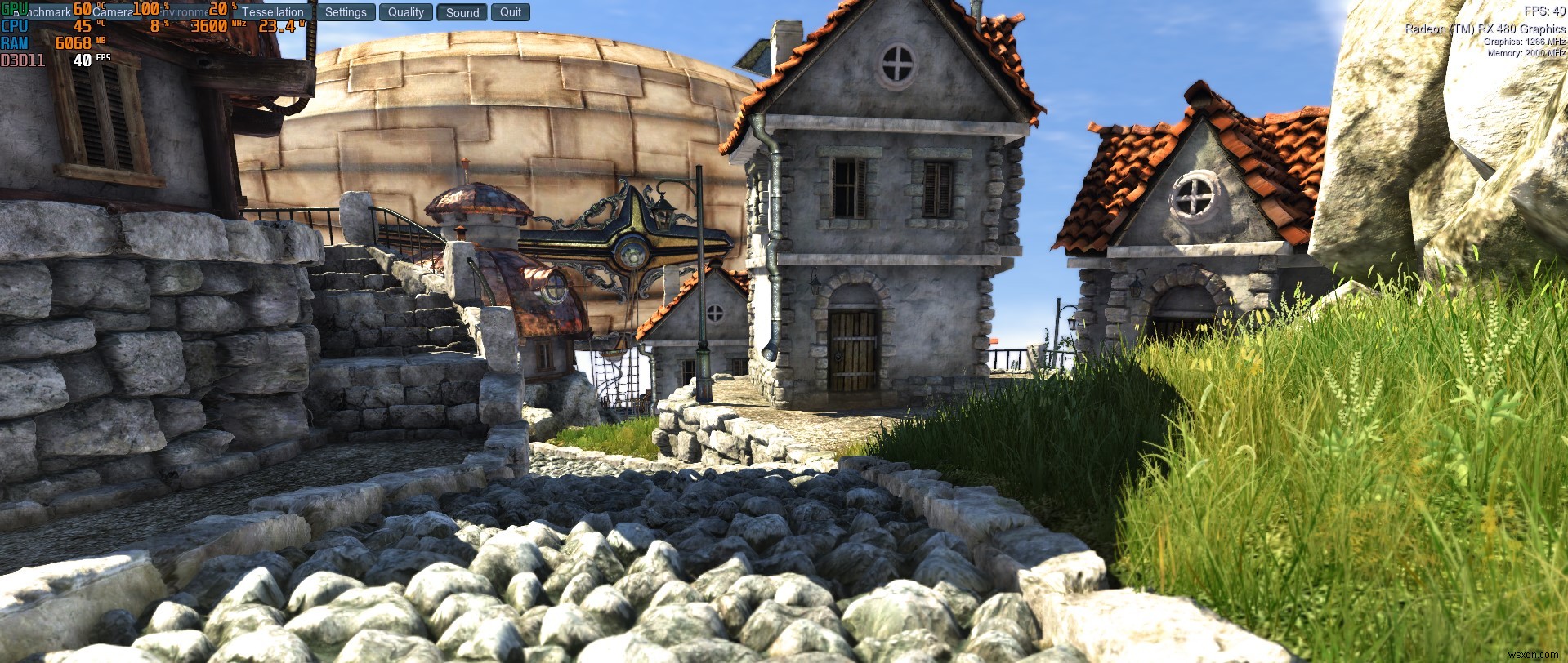Image resolution: width=1568 pixels, height=663 pixels.
Task: Open the Settings menu
Action: (x=346, y=12)
